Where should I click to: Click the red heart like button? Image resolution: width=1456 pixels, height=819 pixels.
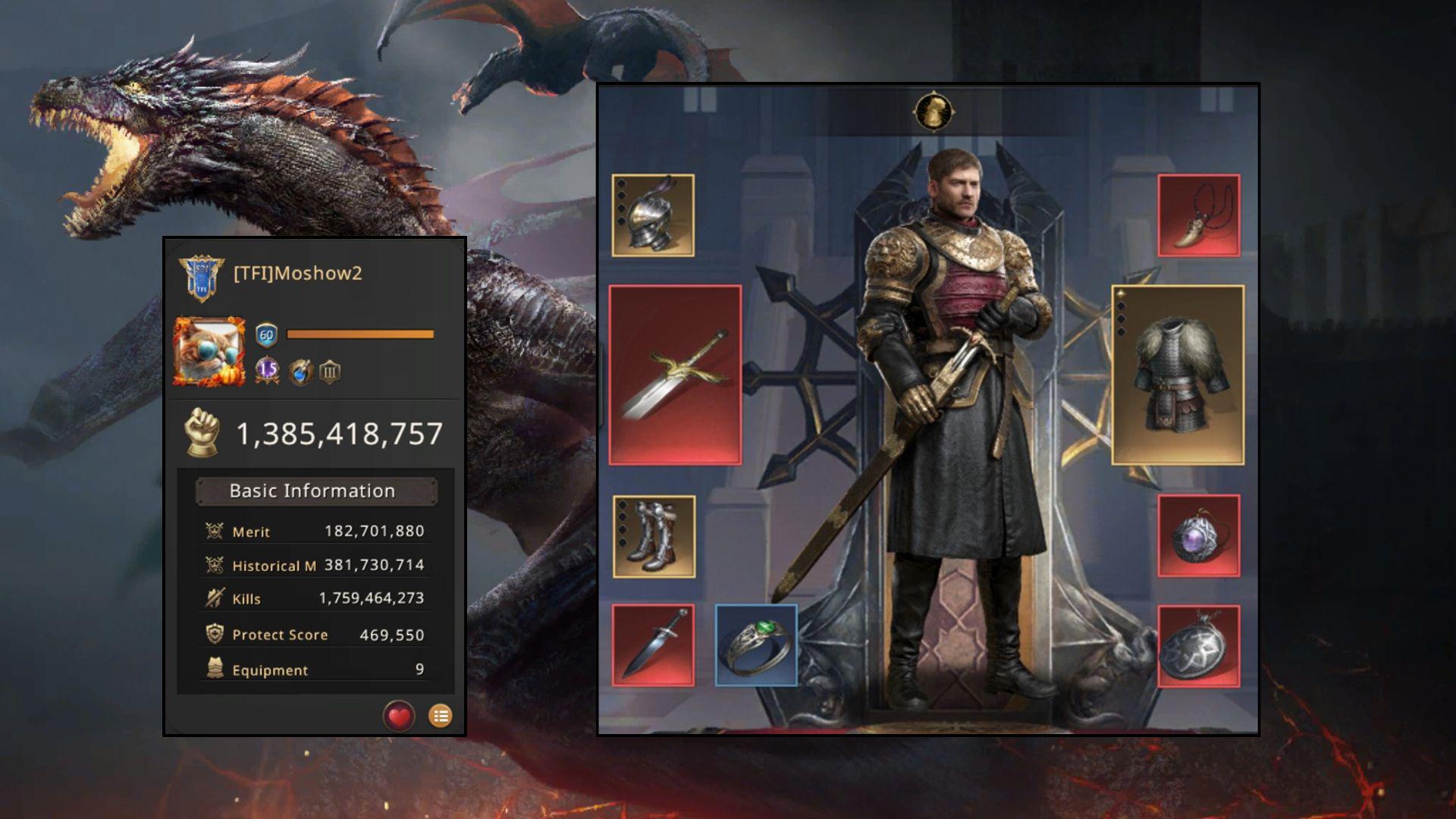pyautogui.click(x=399, y=716)
